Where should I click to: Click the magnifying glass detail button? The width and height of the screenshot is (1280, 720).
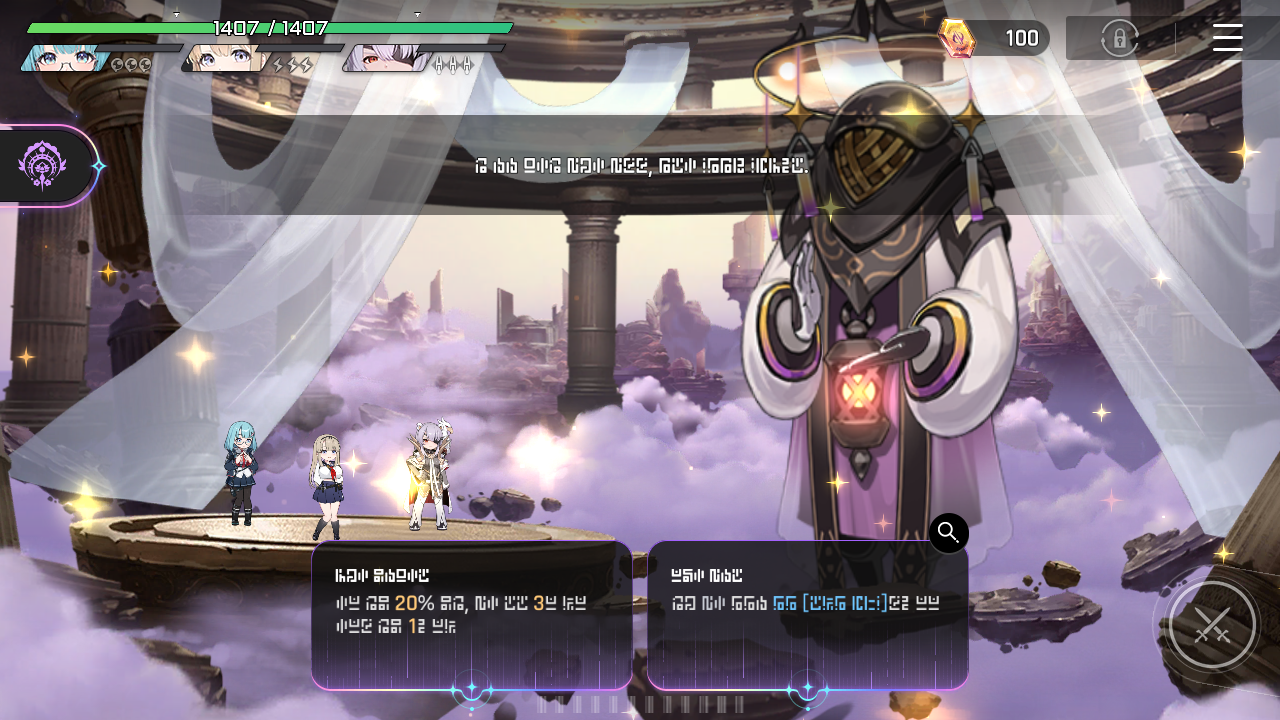(x=948, y=533)
